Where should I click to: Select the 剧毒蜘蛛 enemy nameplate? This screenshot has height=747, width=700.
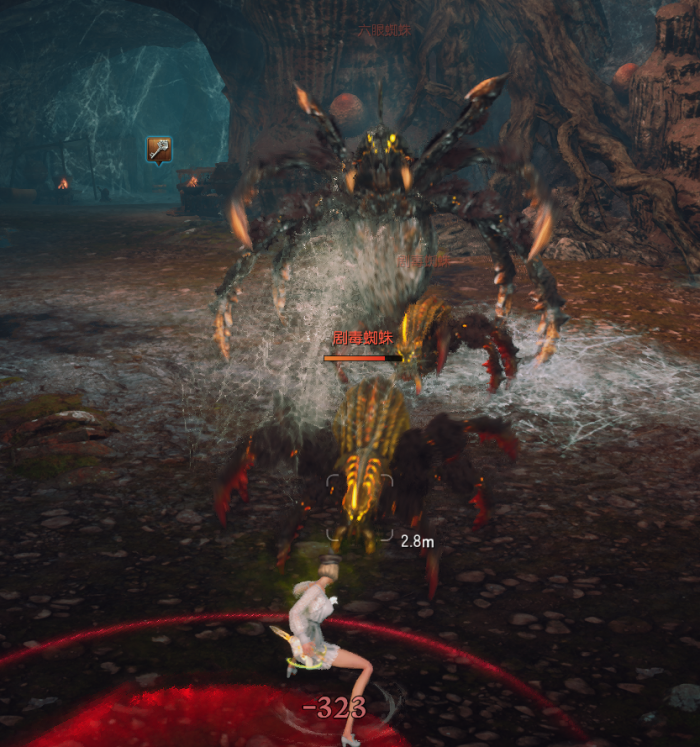360,339
